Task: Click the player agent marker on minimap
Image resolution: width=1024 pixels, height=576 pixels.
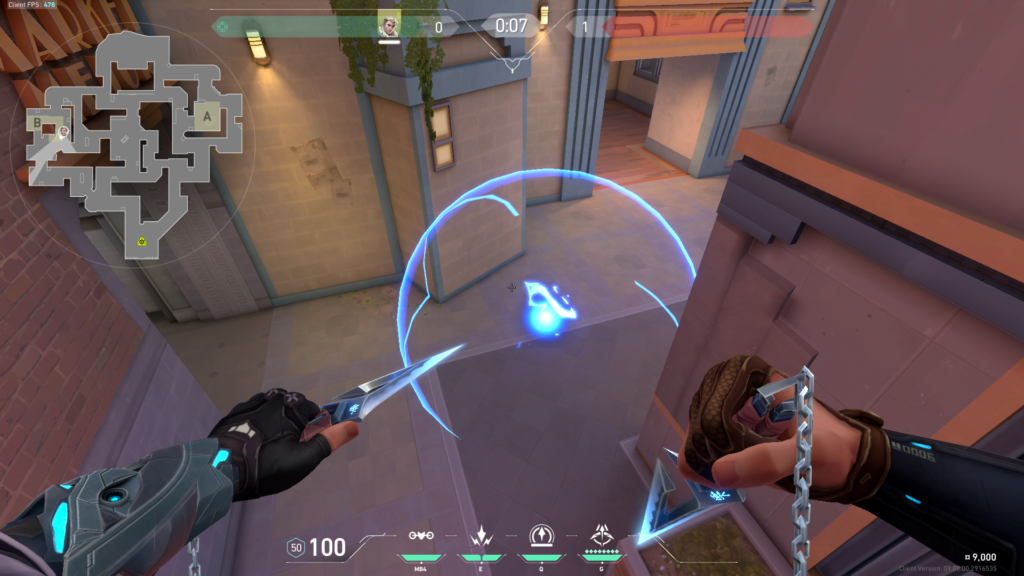Action: coord(63,132)
